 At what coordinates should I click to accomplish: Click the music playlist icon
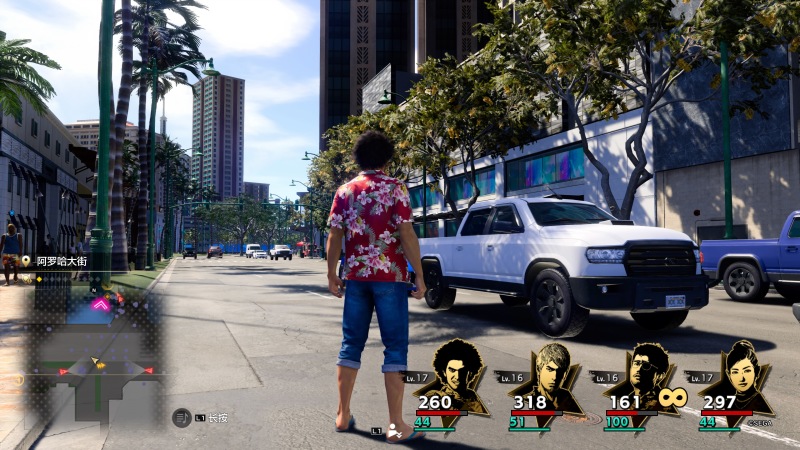181,418
